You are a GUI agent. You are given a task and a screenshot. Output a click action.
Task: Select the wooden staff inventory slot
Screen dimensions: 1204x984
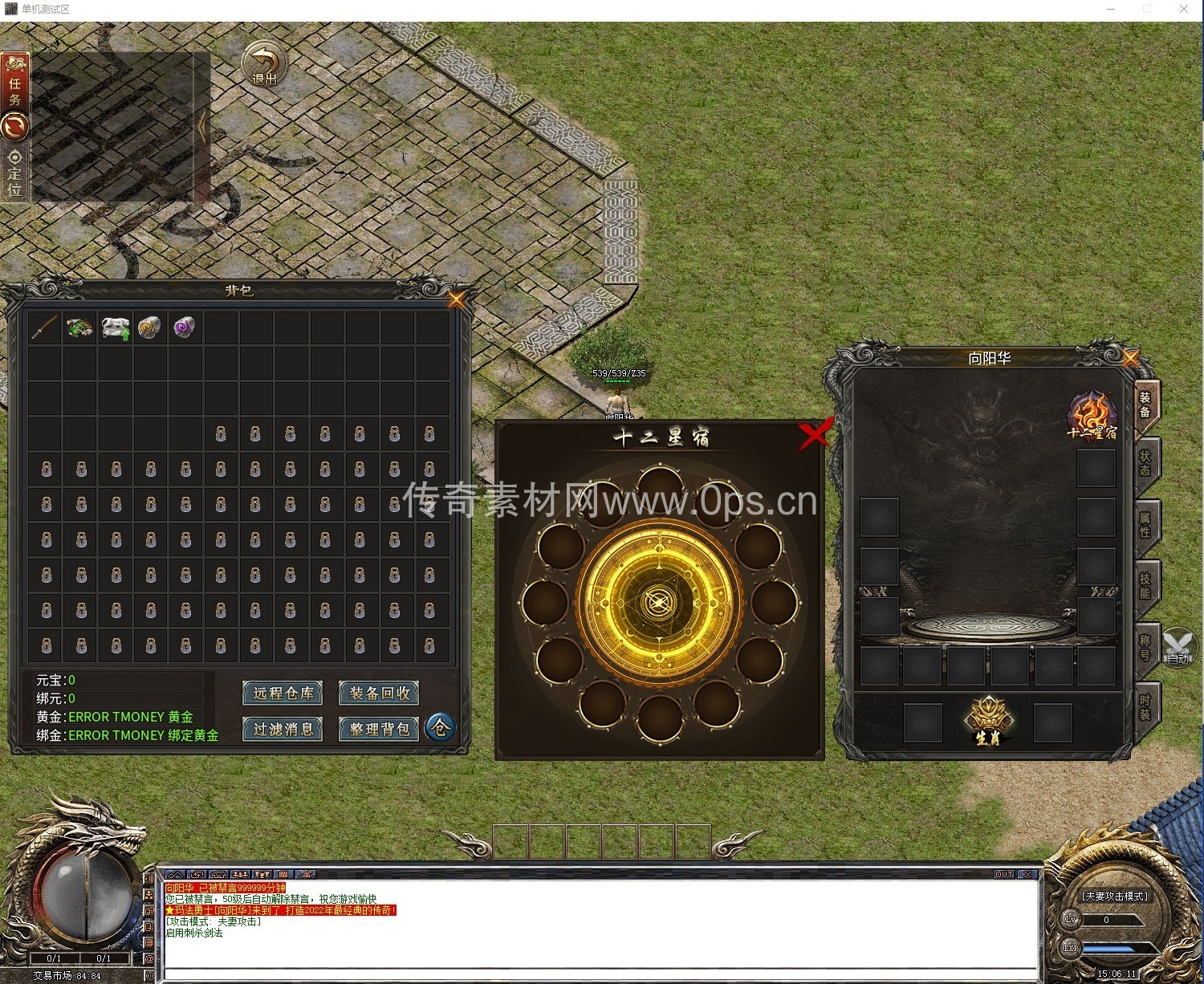pyautogui.click(x=45, y=327)
